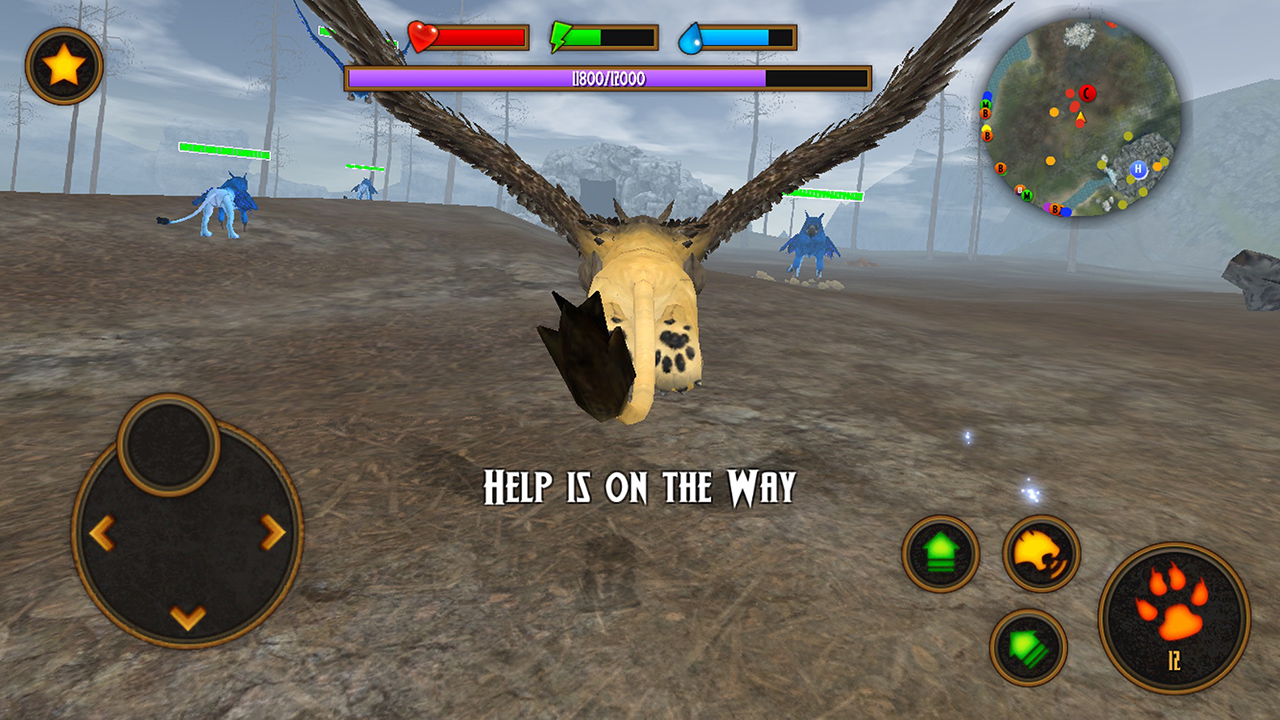Tap the Help is on the Way message
1280x720 pixels.
[x=638, y=486]
